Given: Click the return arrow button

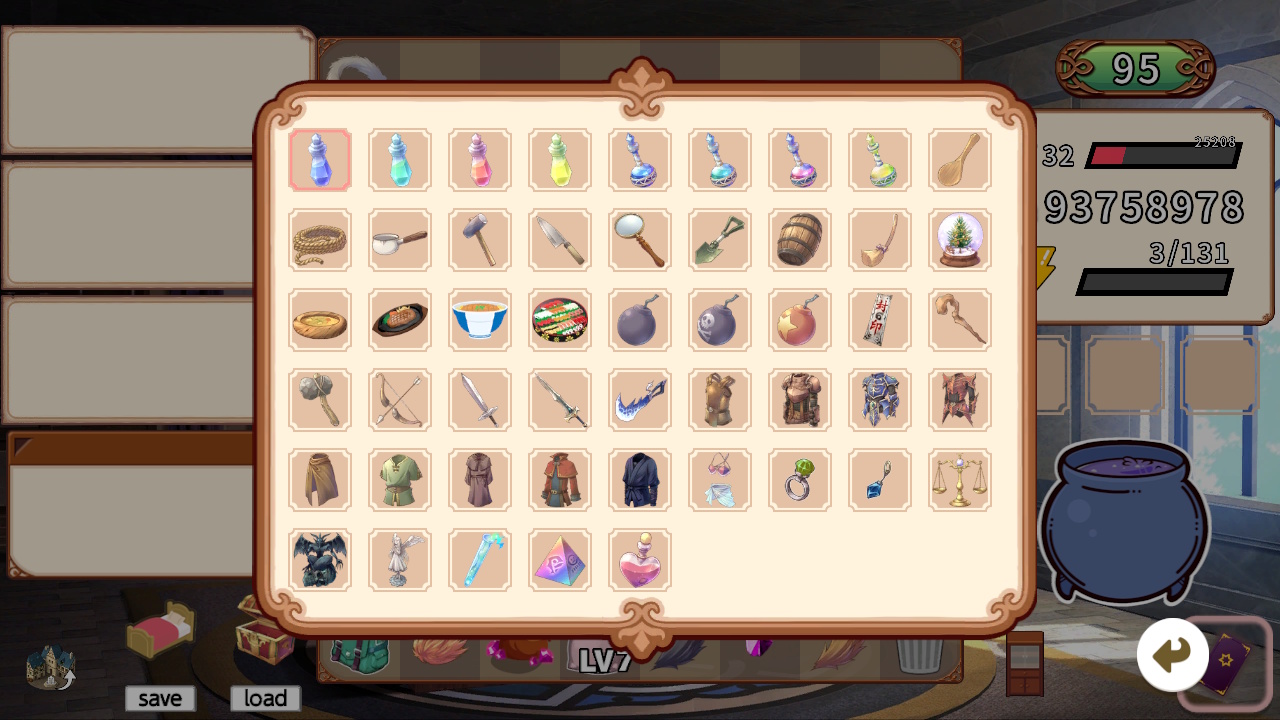Looking at the screenshot, I should tap(1172, 653).
